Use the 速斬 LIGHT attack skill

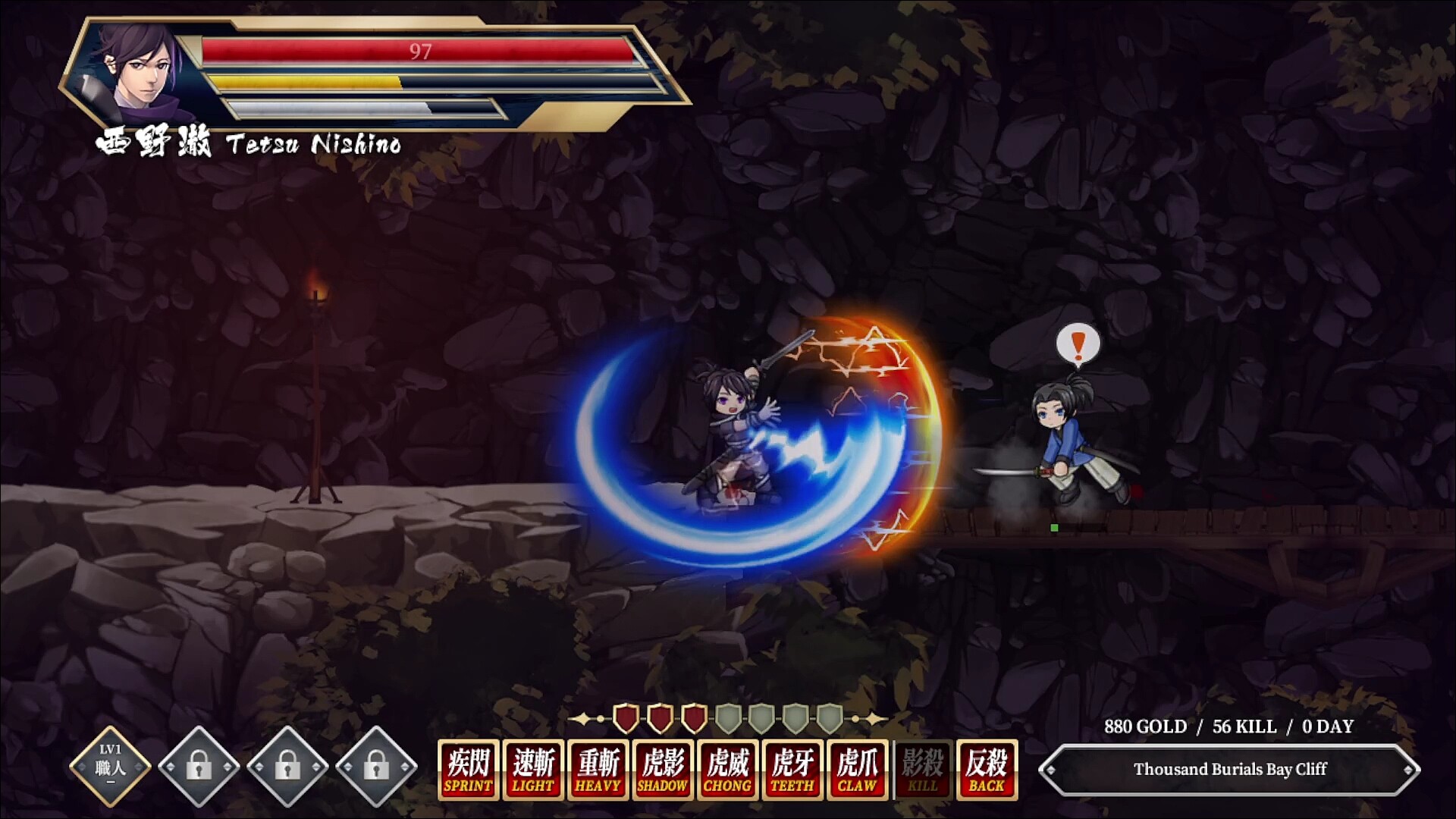coord(533,770)
